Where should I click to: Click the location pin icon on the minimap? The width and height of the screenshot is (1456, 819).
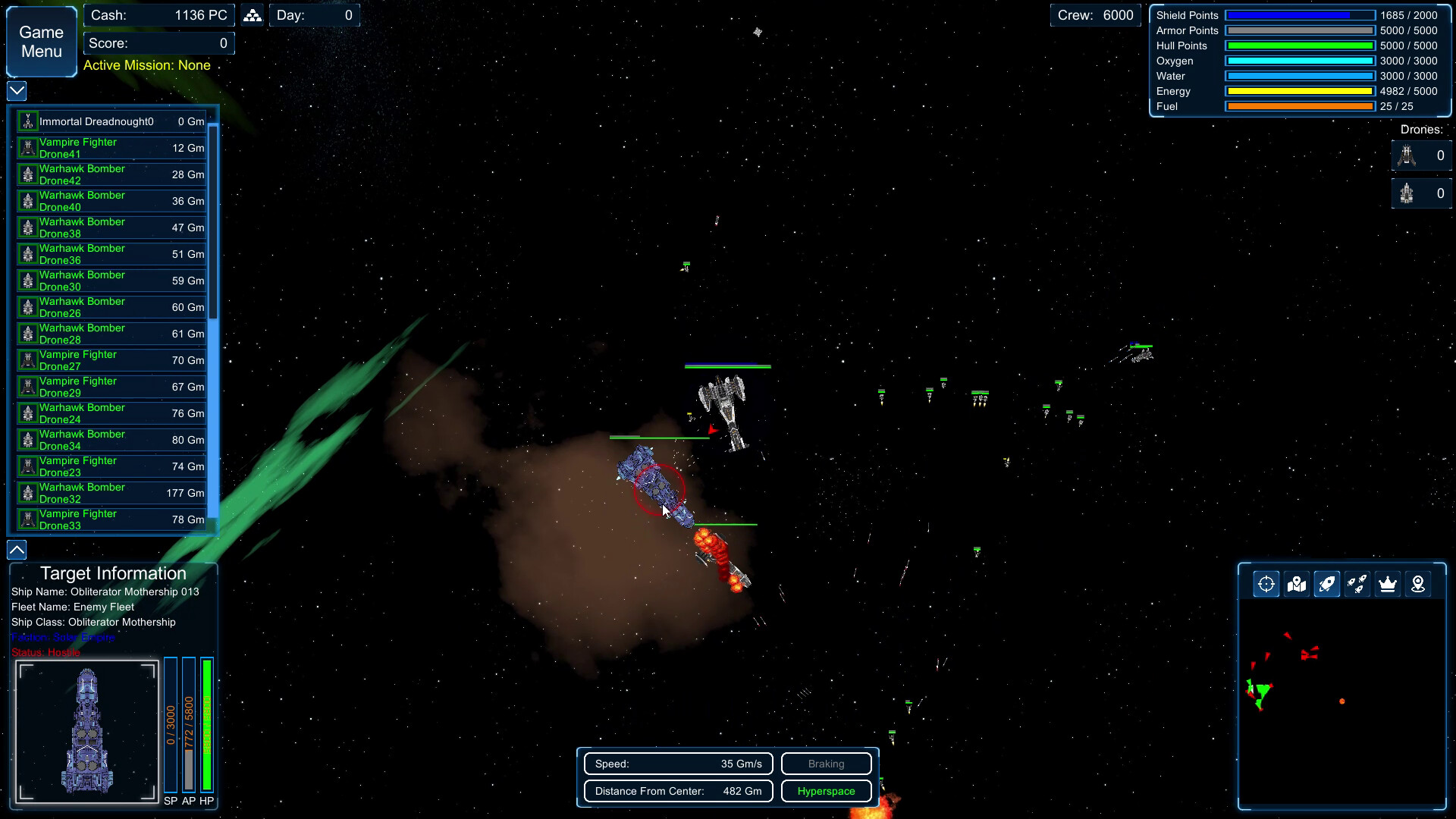coord(1417,584)
